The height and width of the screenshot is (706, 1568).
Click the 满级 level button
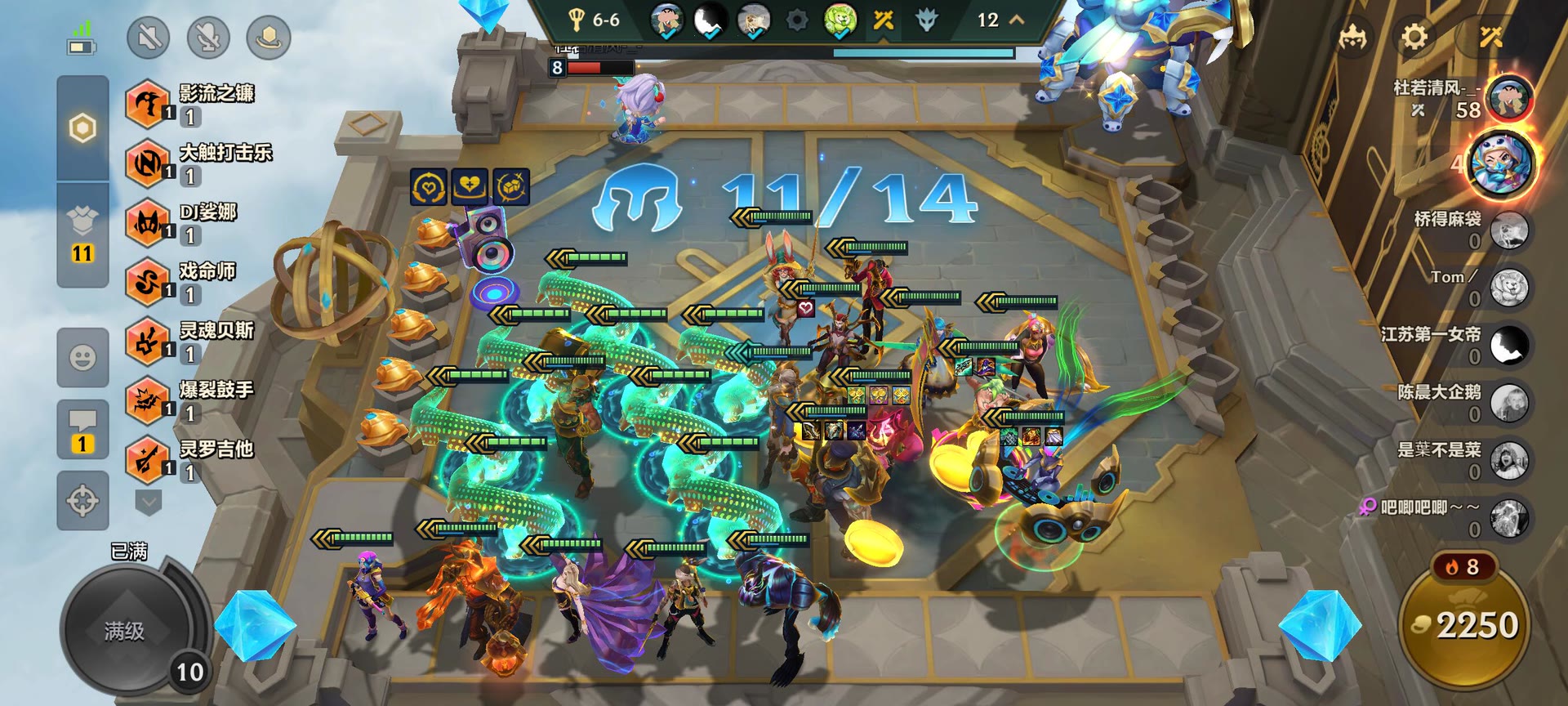tap(125, 630)
